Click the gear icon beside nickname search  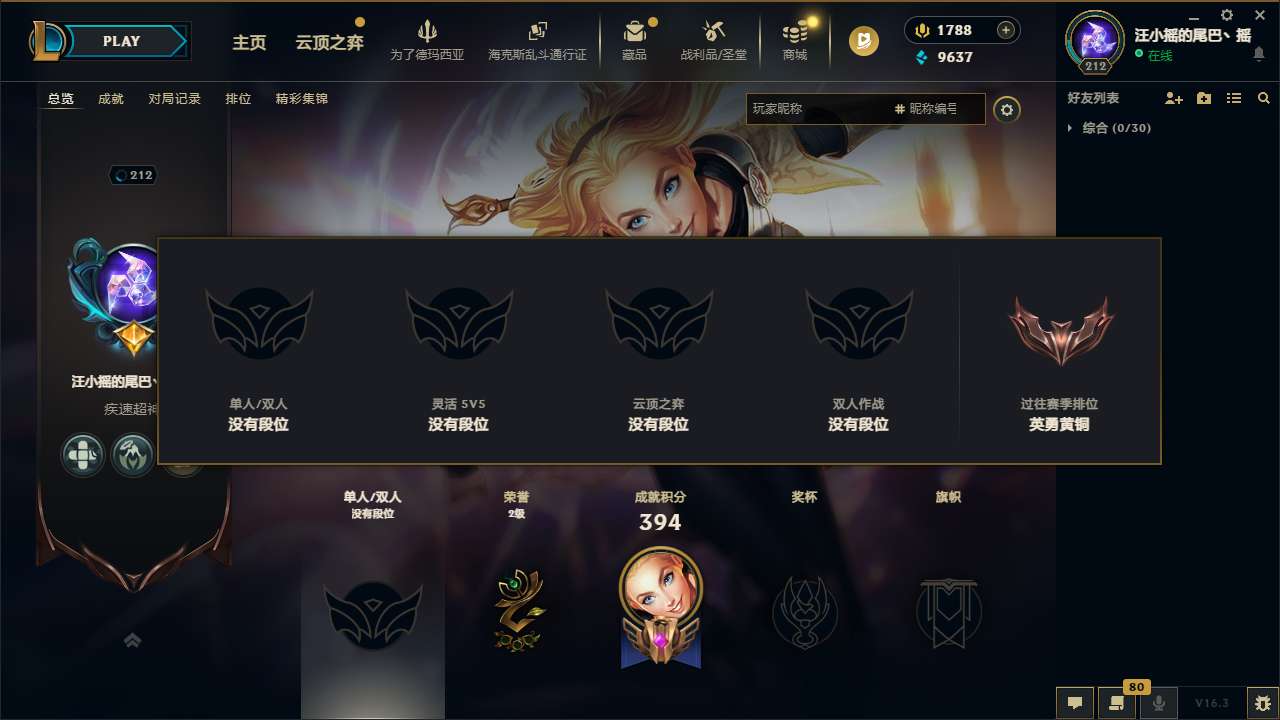point(1007,110)
